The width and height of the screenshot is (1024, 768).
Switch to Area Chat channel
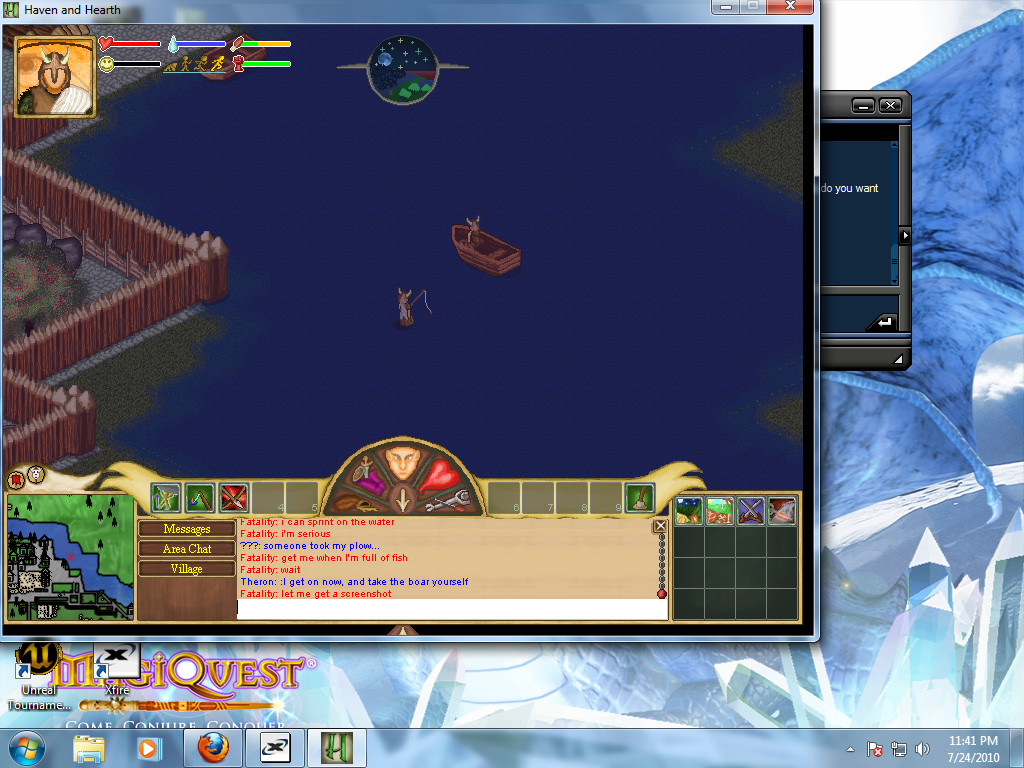(x=187, y=549)
